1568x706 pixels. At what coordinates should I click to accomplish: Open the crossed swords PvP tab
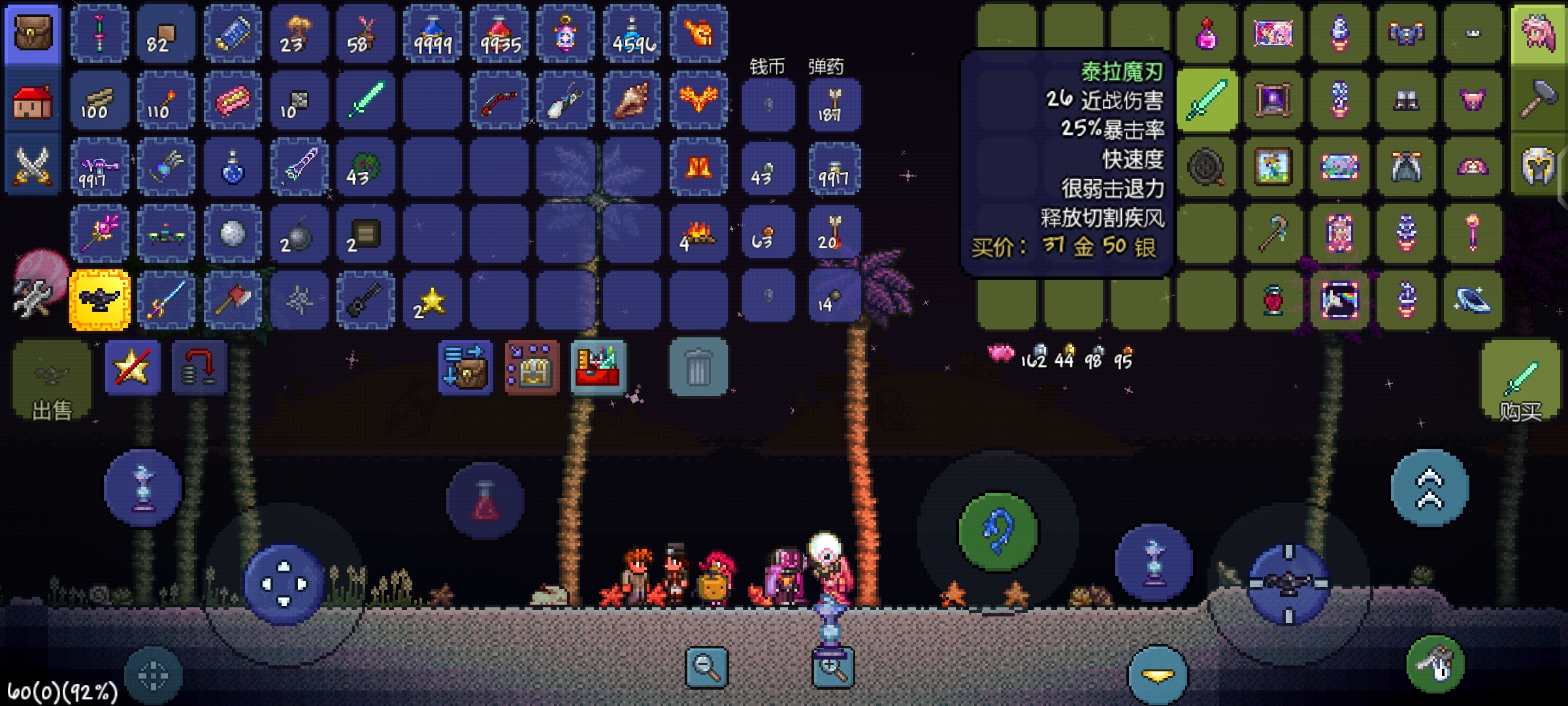pyautogui.click(x=33, y=166)
